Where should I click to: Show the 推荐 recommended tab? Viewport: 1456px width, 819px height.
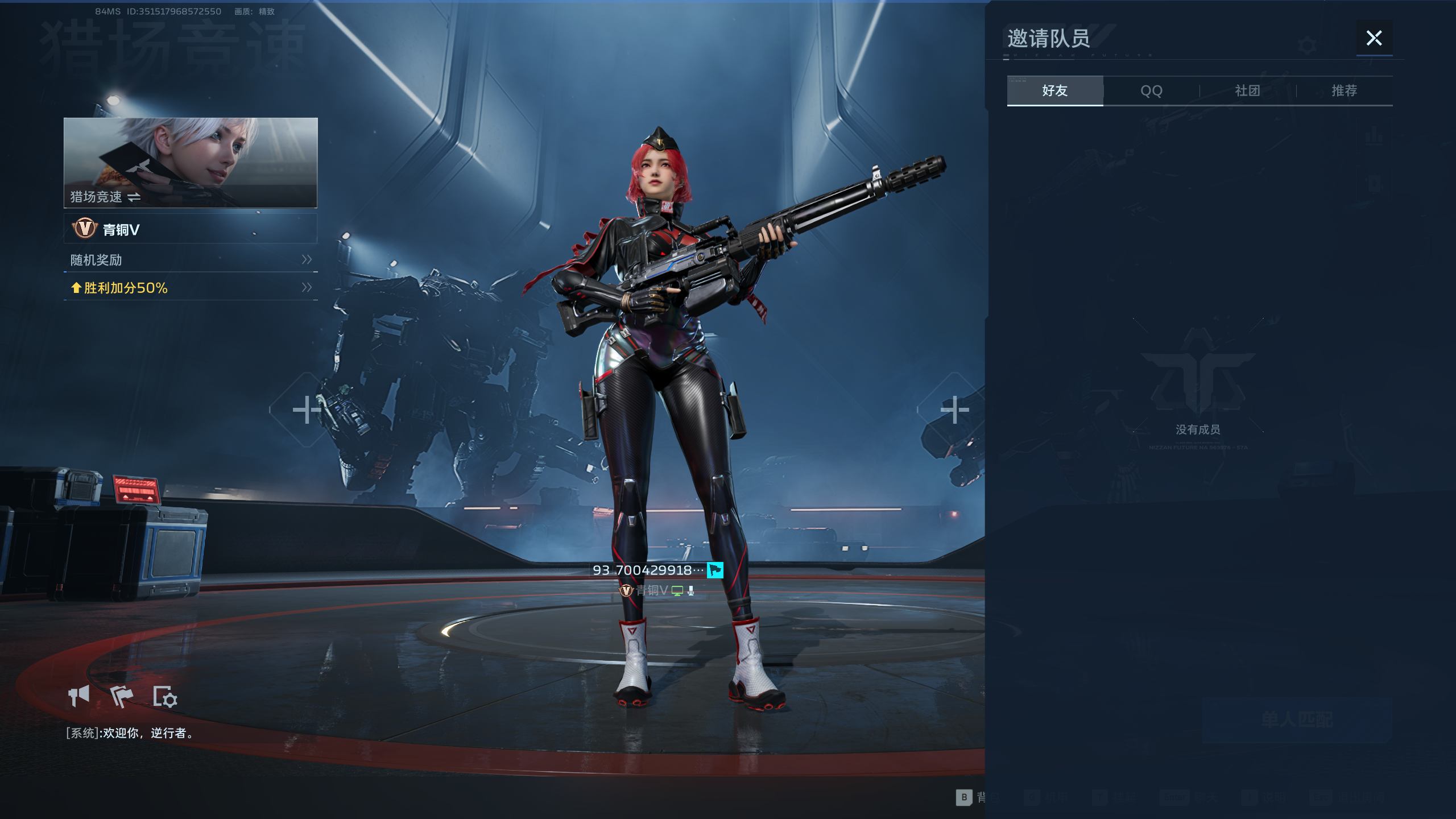click(x=1344, y=91)
